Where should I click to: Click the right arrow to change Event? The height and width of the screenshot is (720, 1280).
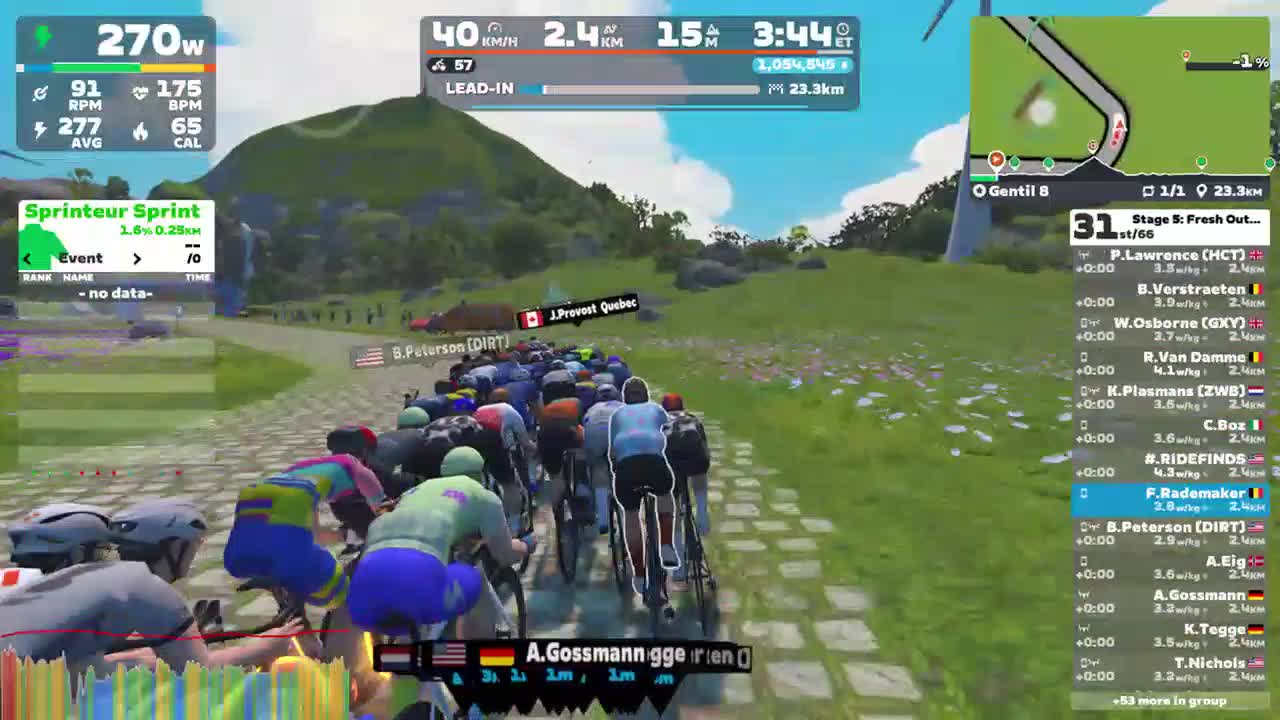click(138, 258)
